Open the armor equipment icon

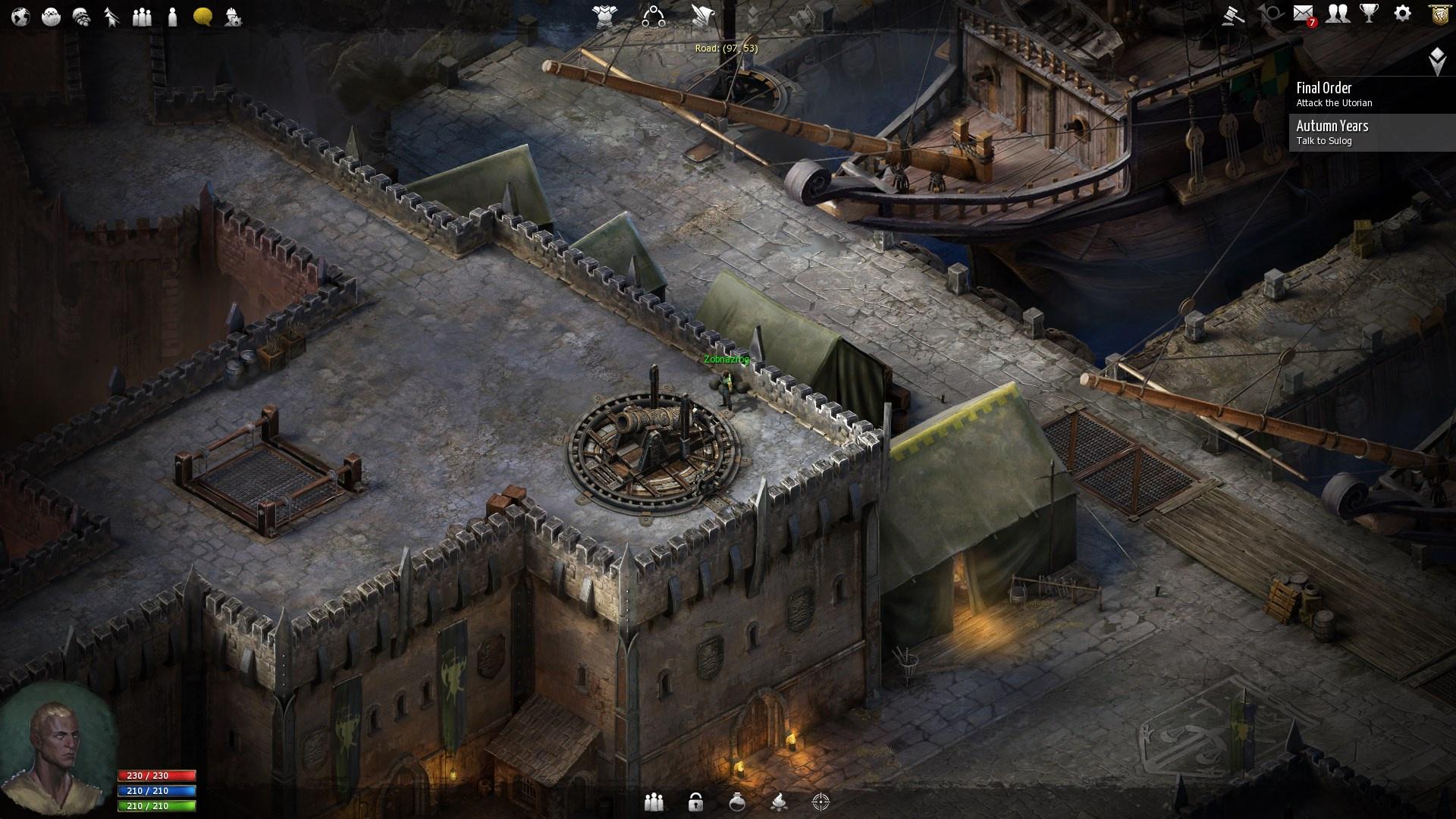[x=605, y=16]
